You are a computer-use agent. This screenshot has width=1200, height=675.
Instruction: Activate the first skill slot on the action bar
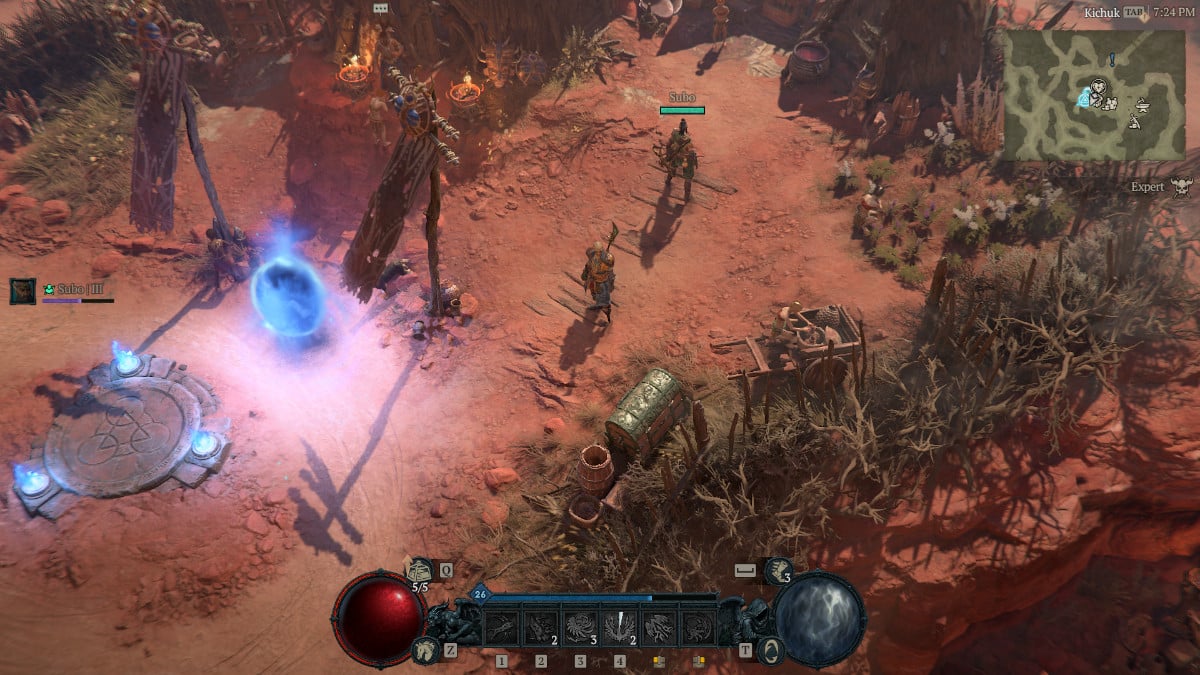(x=502, y=626)
